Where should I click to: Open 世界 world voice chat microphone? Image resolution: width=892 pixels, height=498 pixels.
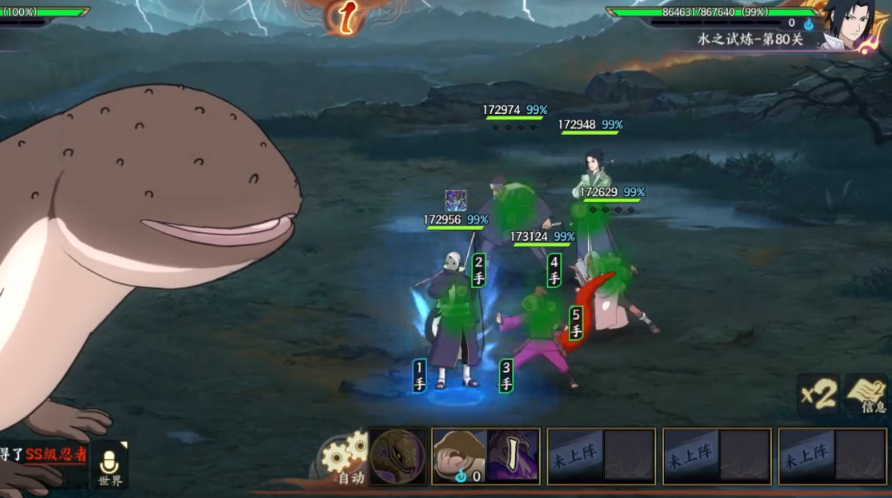pyautogui.click(x=110, y=466)
